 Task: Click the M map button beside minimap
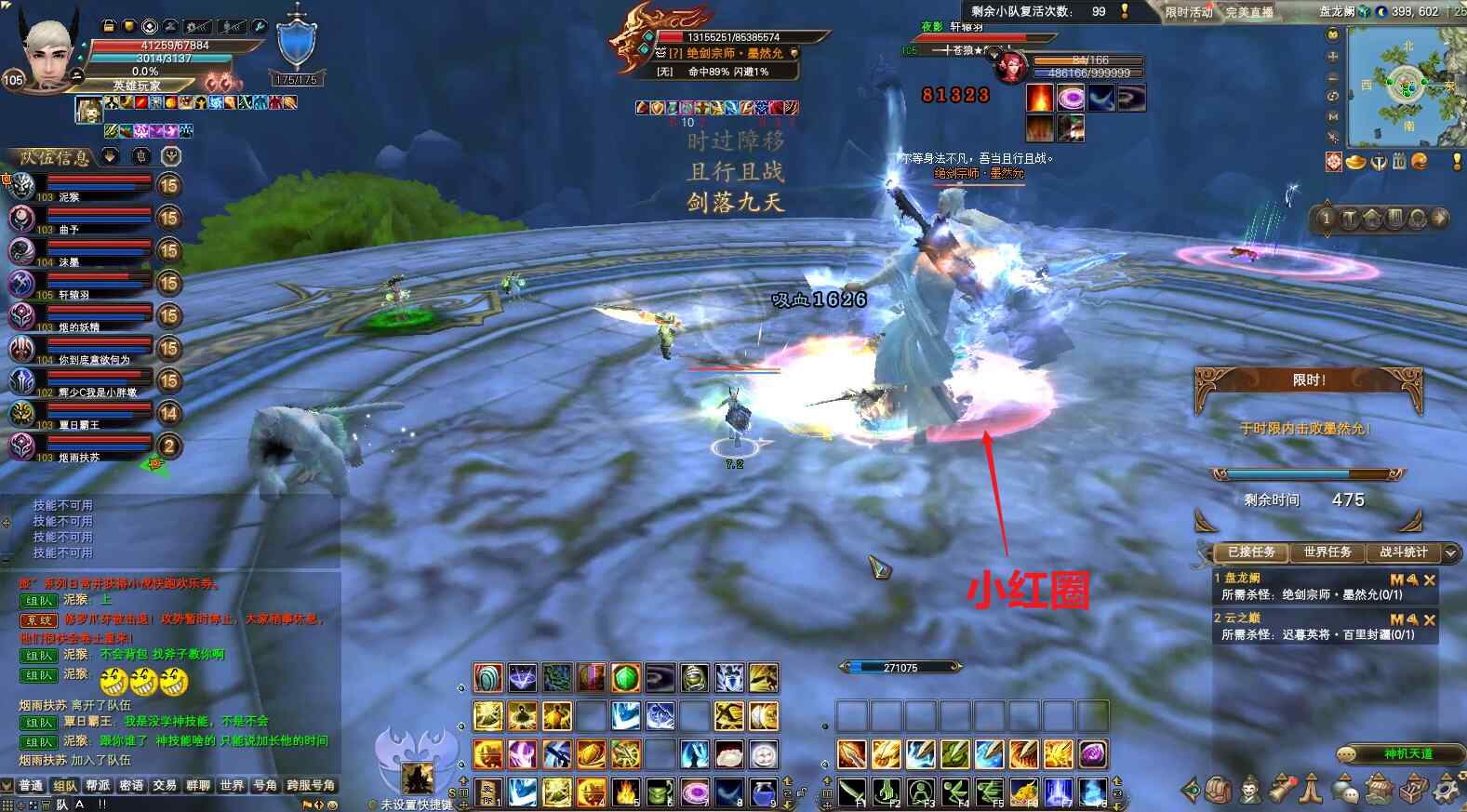tap(1333, 116)
